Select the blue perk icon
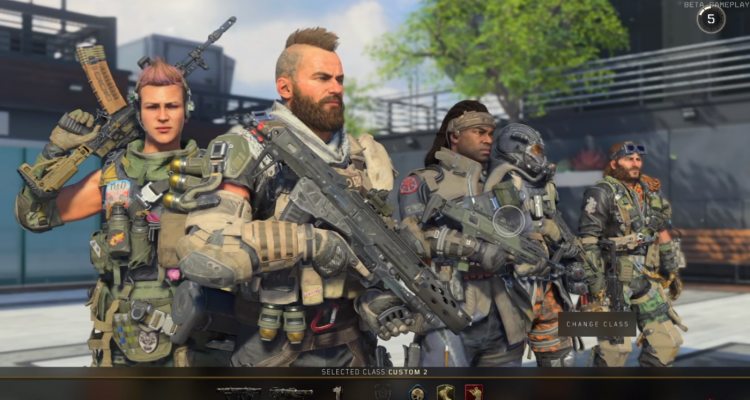The height and width of the screenshot is (400, 750). point(416,392)
